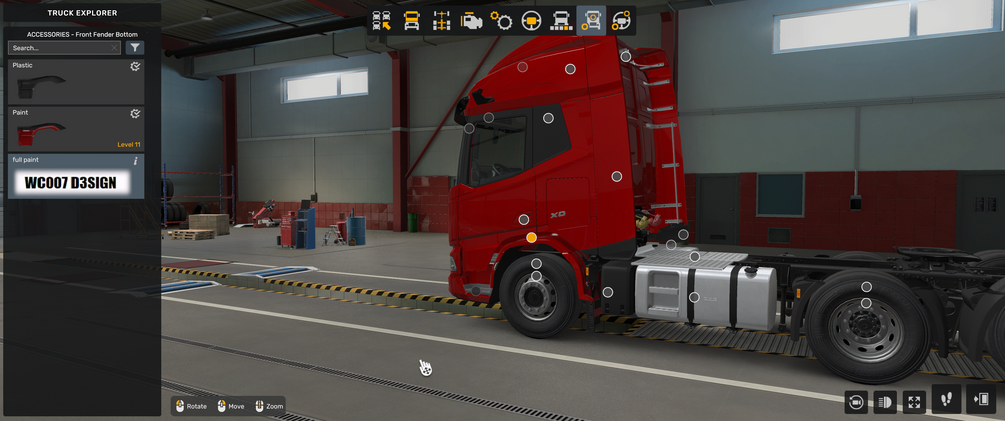This screenshot has height=421, width=1005.
Task: Select the exterior accessories truck icon
Action: point(592,21)
